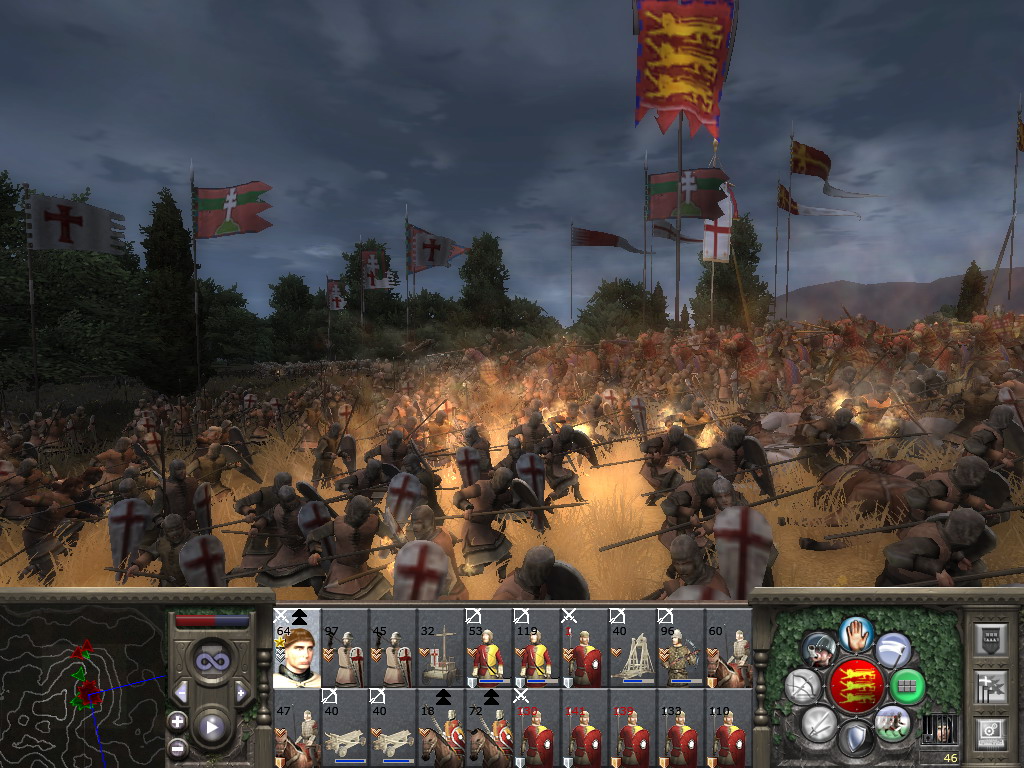Decrease the battle game speed
Viewport: 1024px width, 768px height.
pyautogui.click(x=181, y=692)
